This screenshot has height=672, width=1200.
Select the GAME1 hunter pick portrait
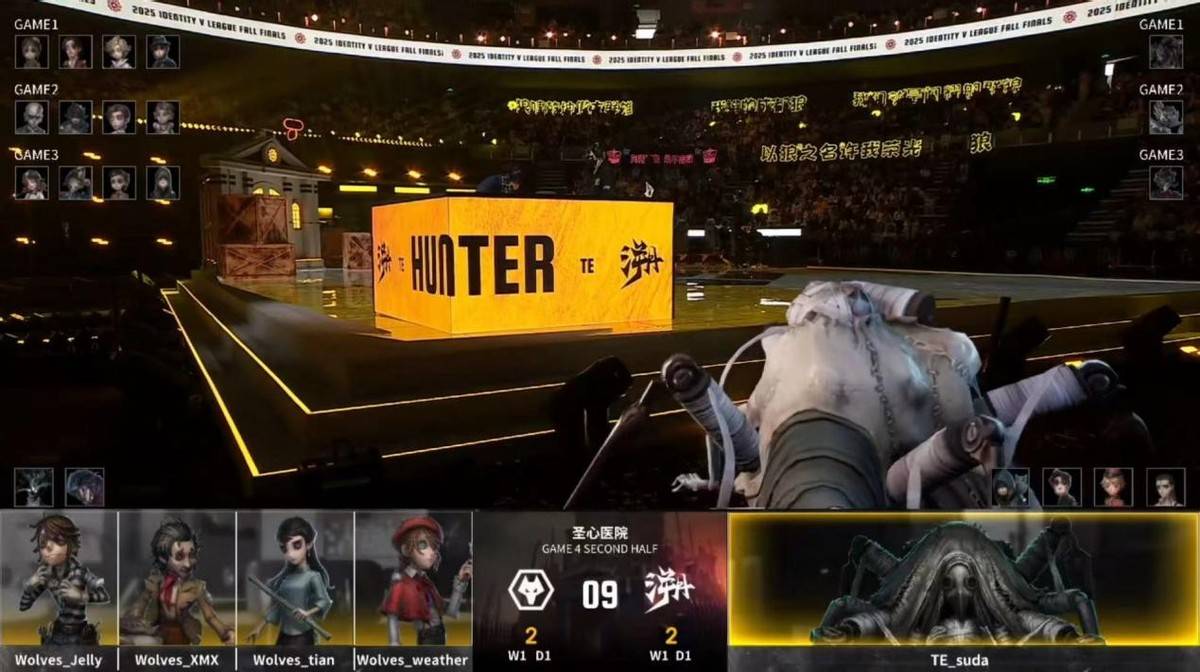pos(1165,52)
